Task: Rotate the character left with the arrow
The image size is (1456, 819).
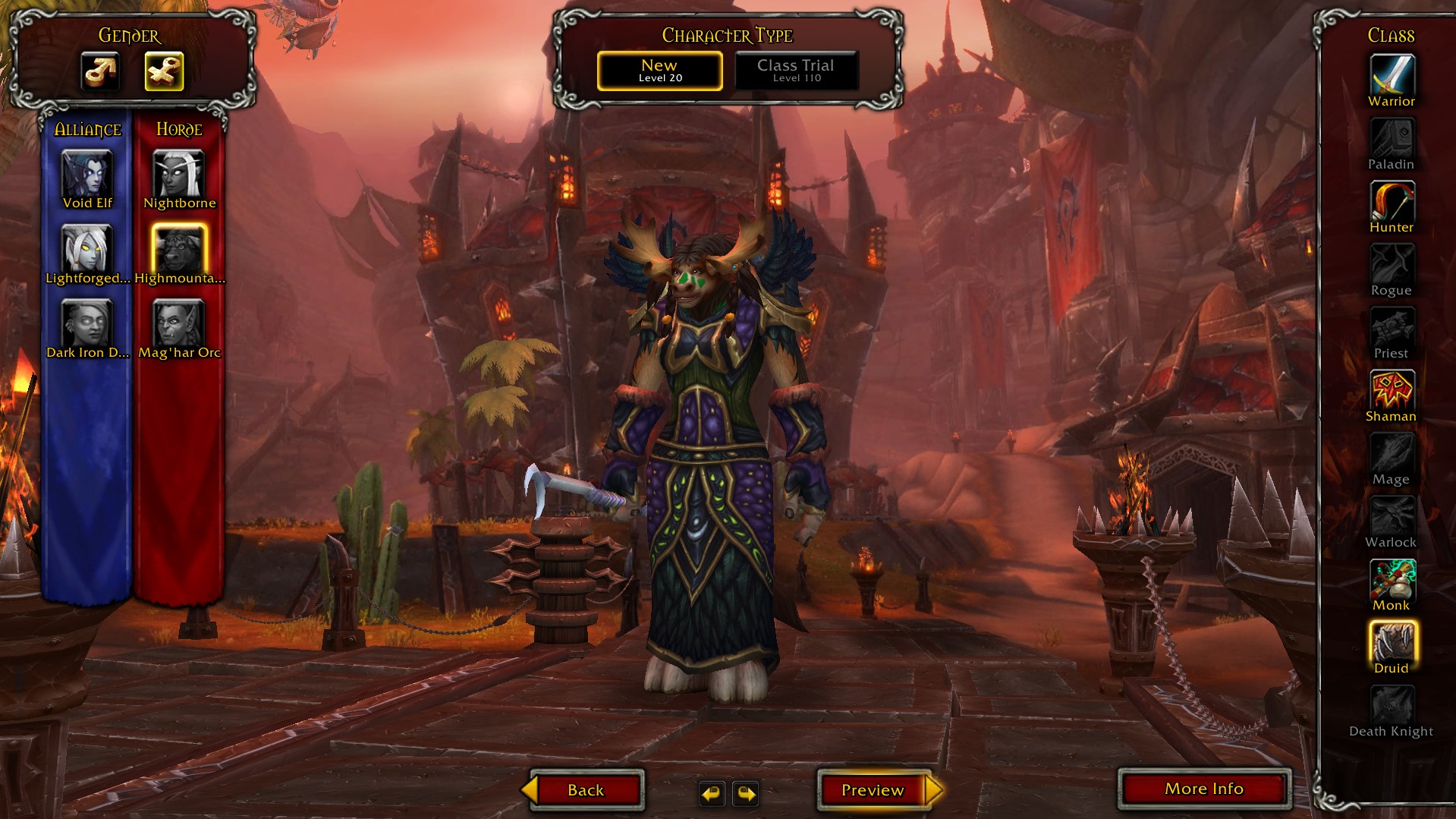Action: (x=711, y=795)
